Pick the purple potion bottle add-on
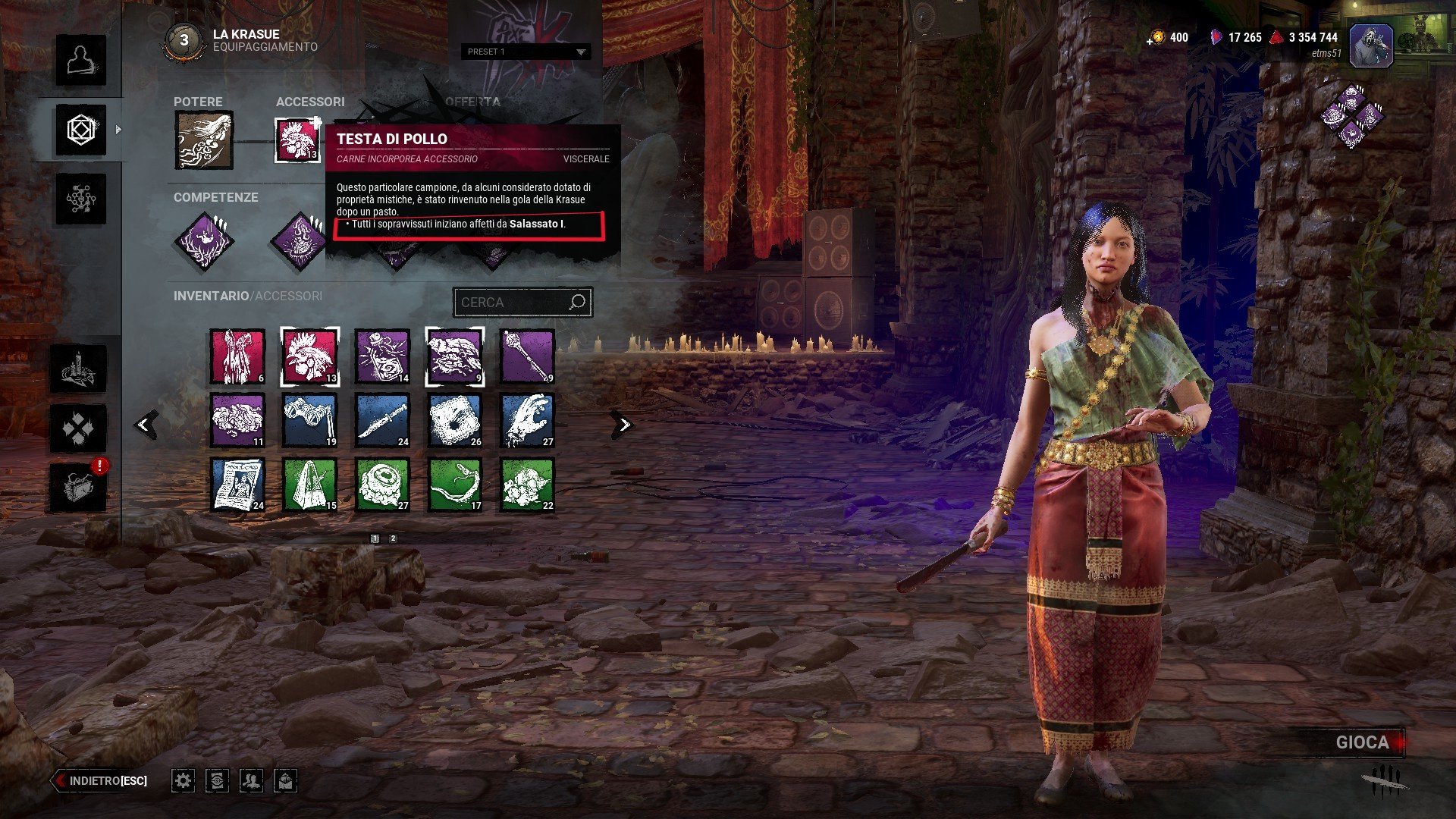The height and width of the screenshot is (819, 1456). pos(382,356)
